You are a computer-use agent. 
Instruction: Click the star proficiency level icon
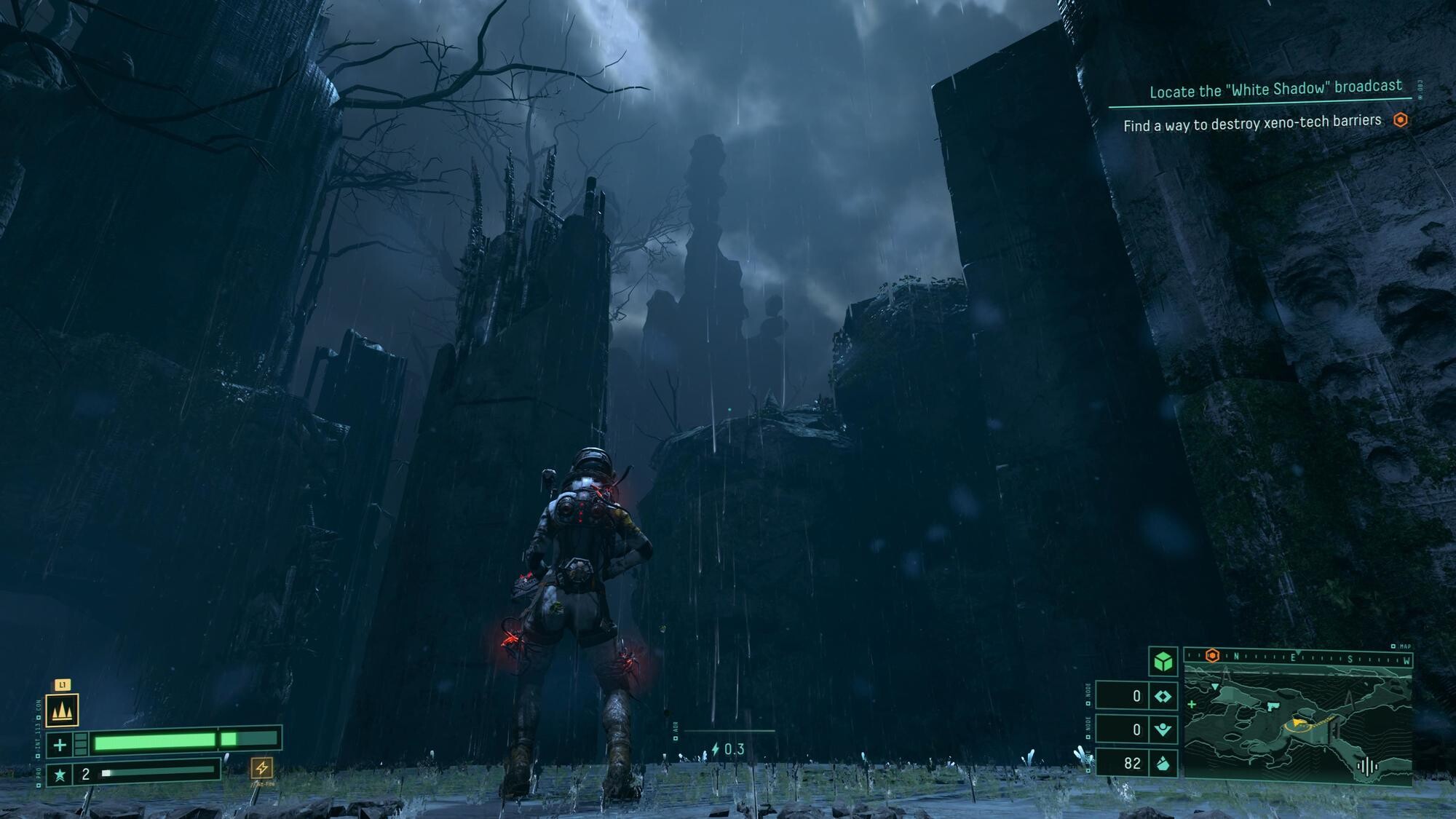pos(60,775)
